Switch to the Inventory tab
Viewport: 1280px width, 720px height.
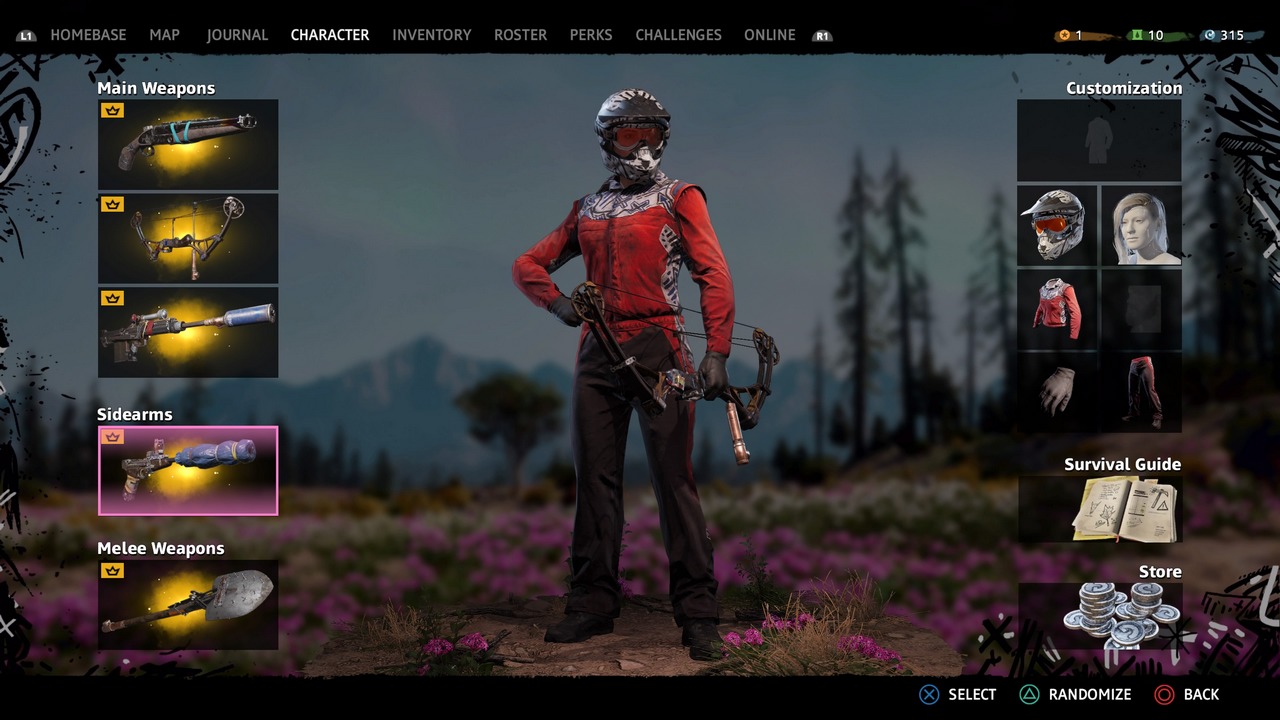(x=431, y=35)
